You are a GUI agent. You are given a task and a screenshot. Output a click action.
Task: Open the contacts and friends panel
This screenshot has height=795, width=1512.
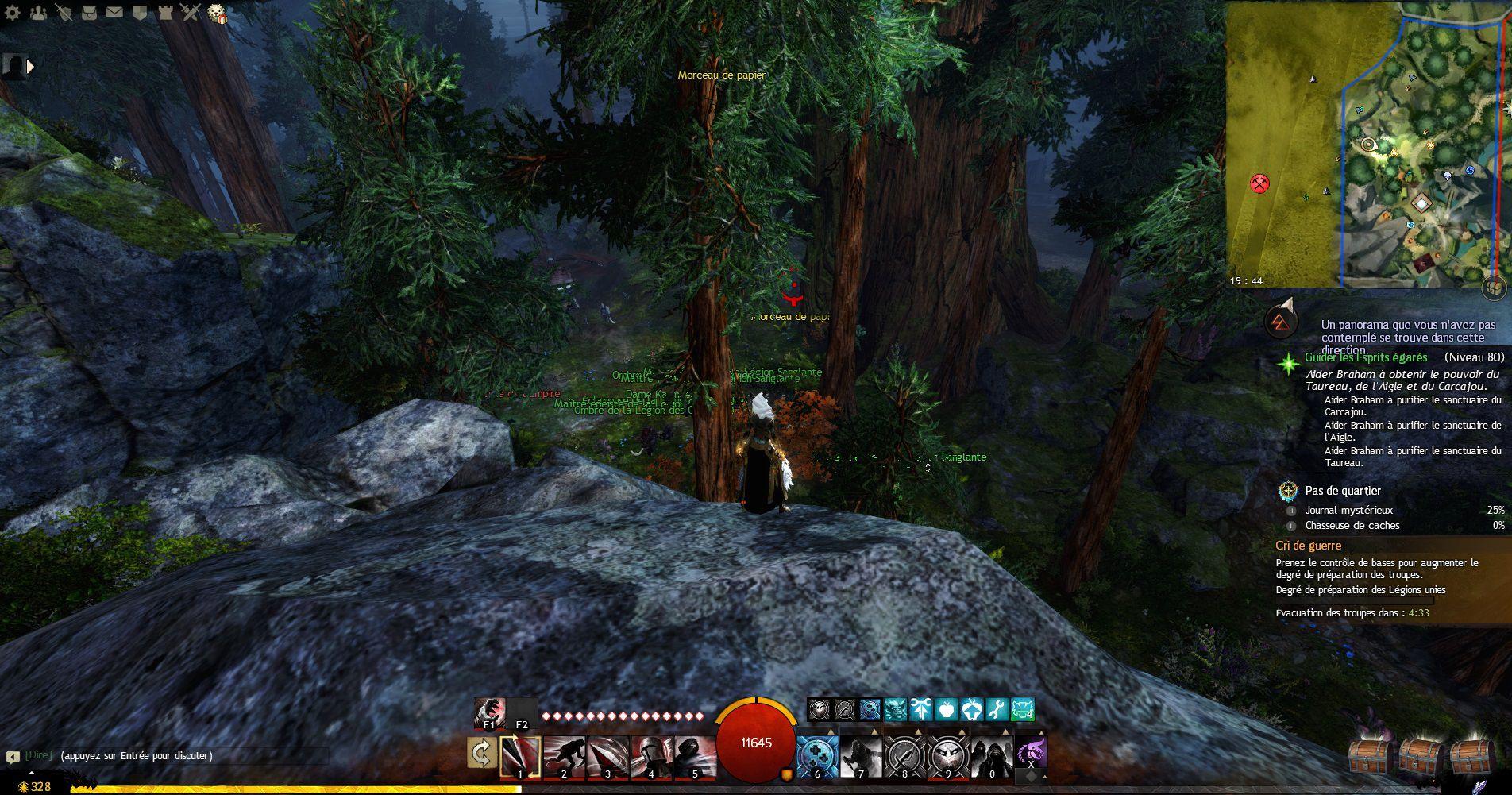(x=40, y=12)
